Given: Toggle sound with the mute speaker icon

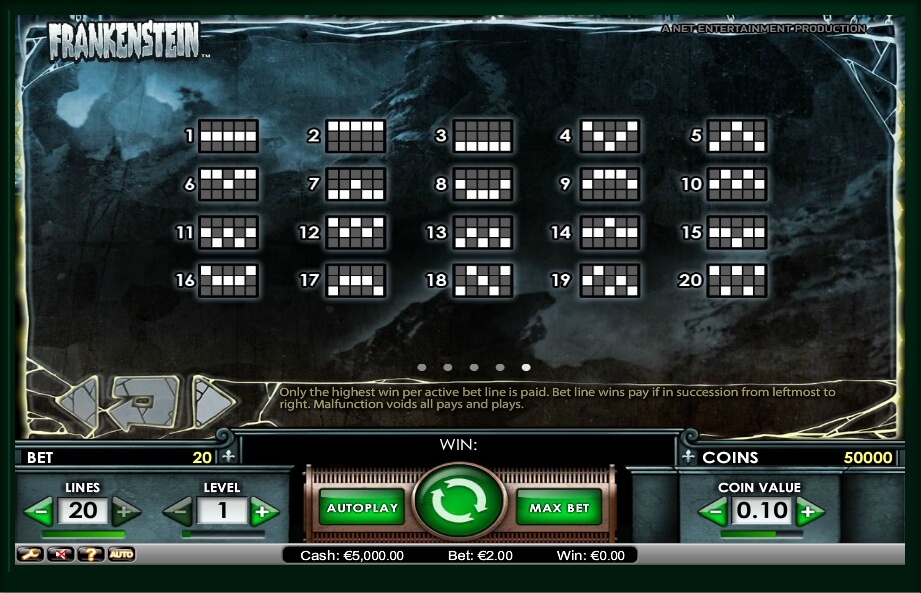Looking at the screenshot, I should [60, 554].
